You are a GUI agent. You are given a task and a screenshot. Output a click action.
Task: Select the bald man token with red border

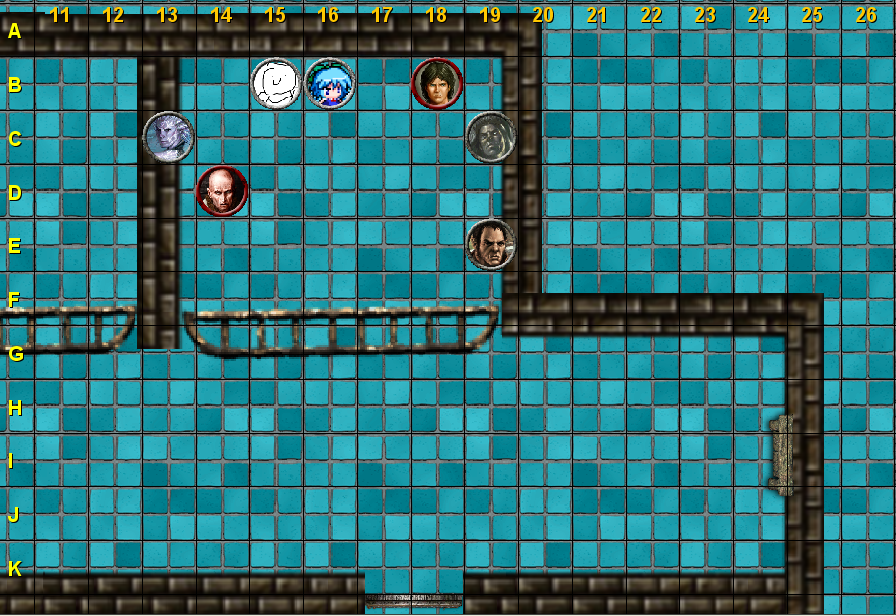point(221,190)
